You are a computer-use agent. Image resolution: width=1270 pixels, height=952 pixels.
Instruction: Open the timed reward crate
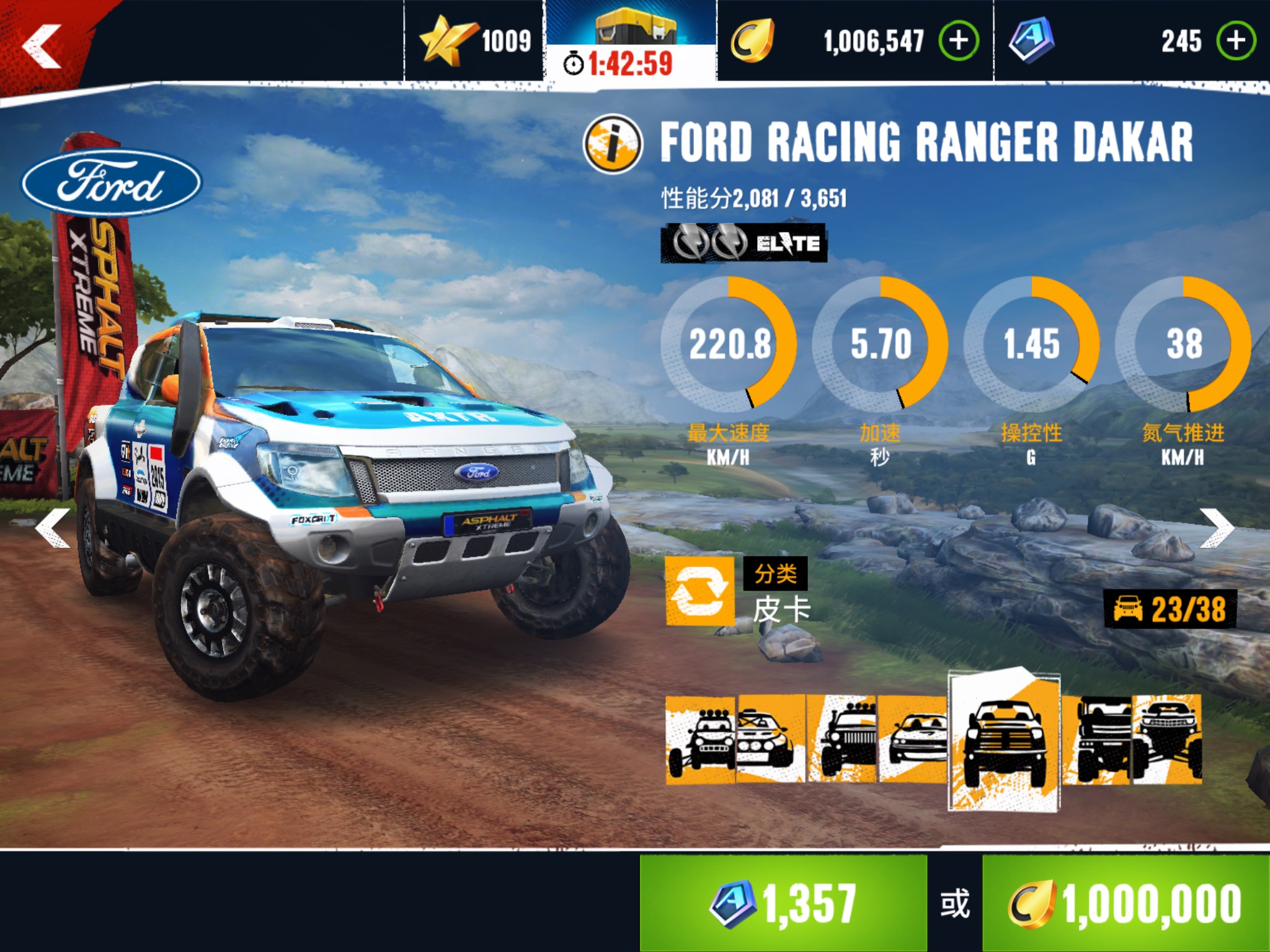pos(630,43)
